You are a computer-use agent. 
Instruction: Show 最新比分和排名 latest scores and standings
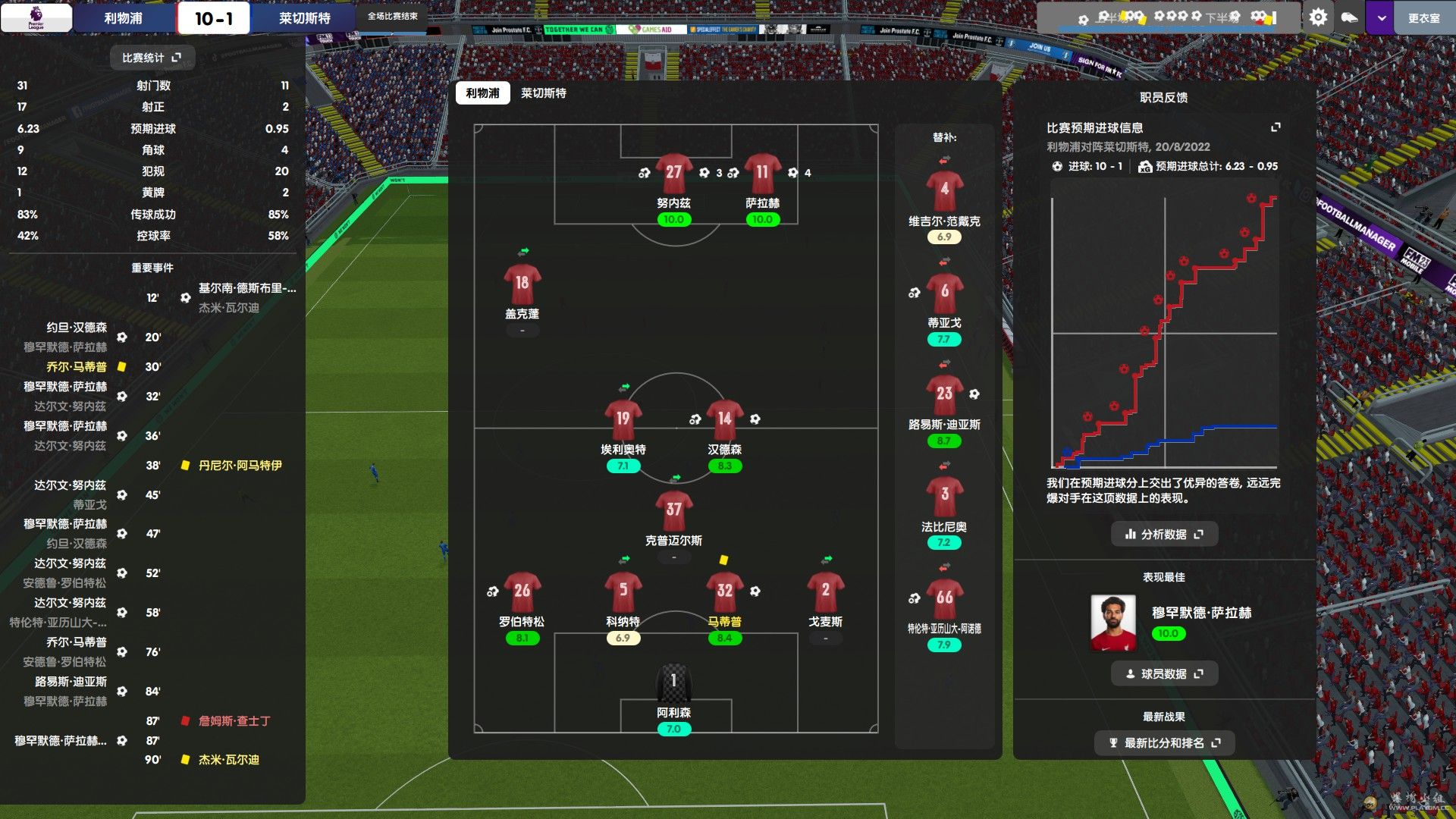[x=1164, y=743]
